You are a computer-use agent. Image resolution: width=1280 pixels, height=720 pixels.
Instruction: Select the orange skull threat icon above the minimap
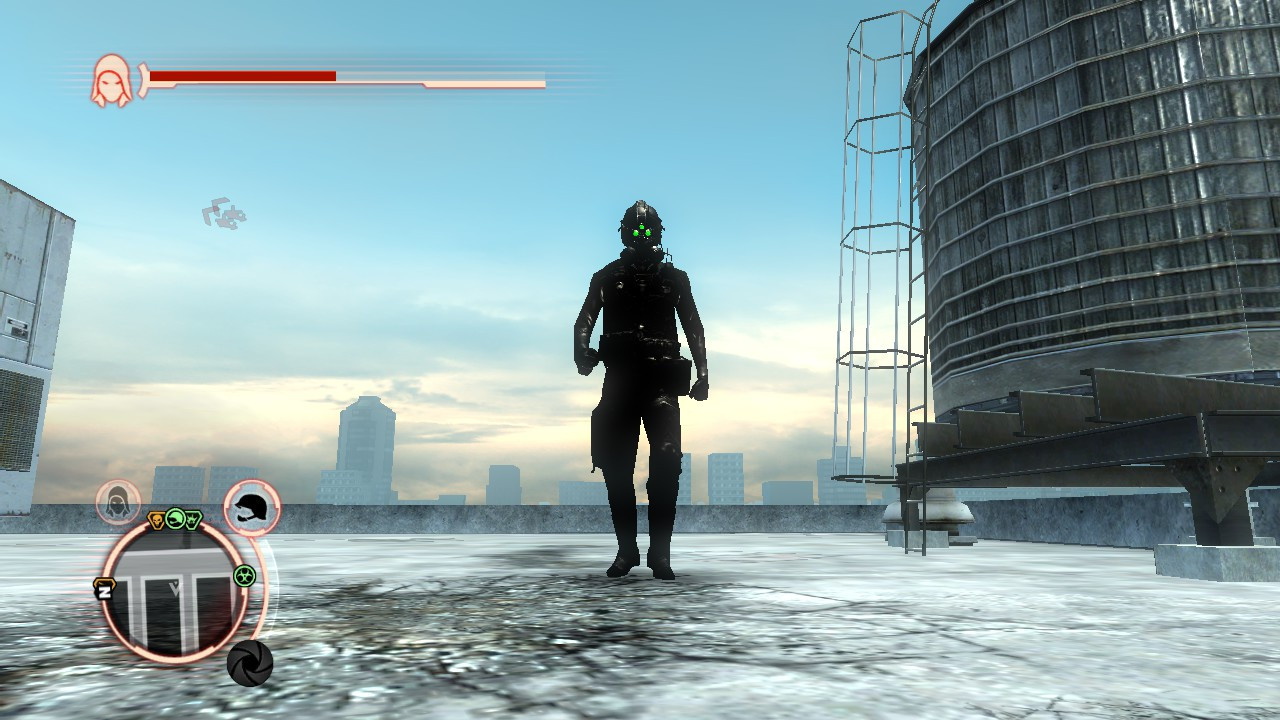point(156,519)
